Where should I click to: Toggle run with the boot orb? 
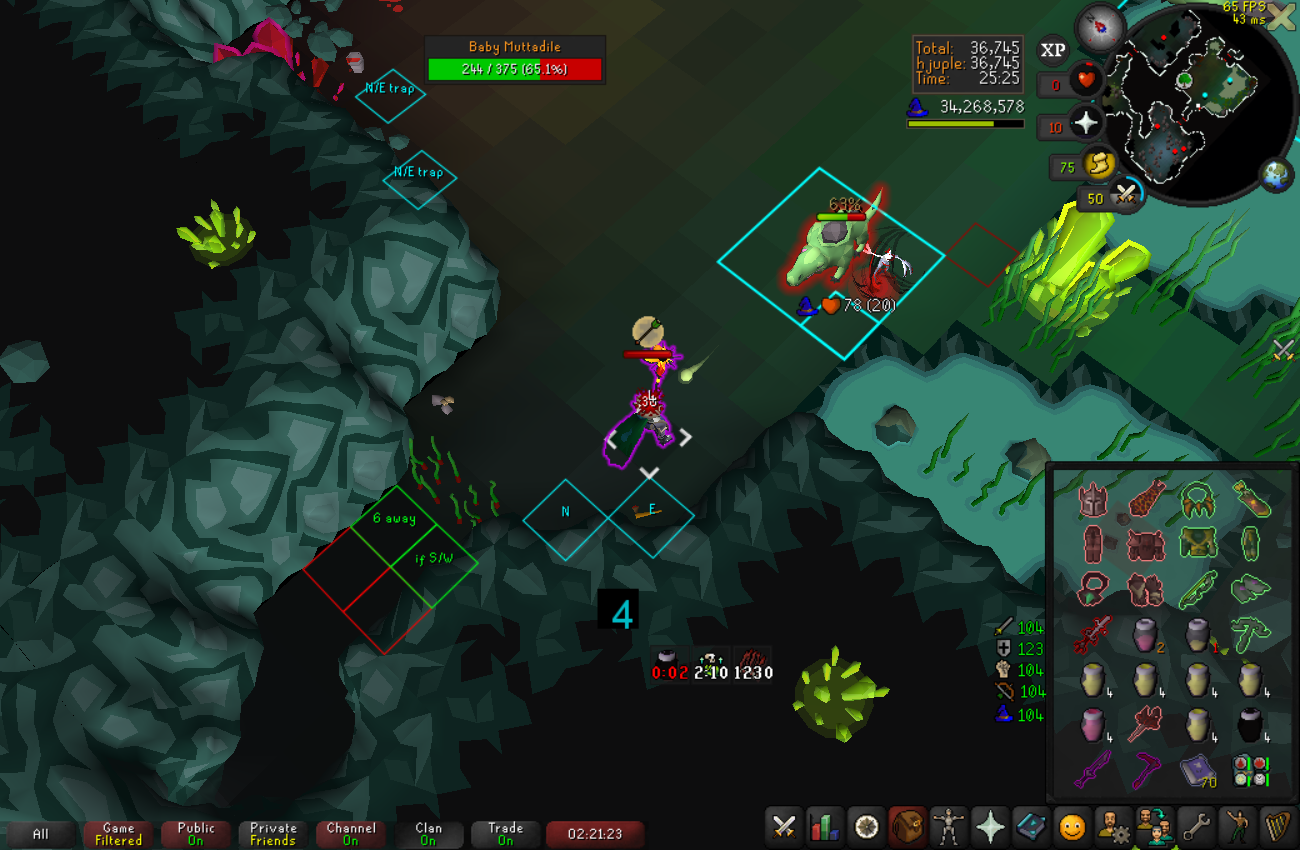click(1100, 163)
